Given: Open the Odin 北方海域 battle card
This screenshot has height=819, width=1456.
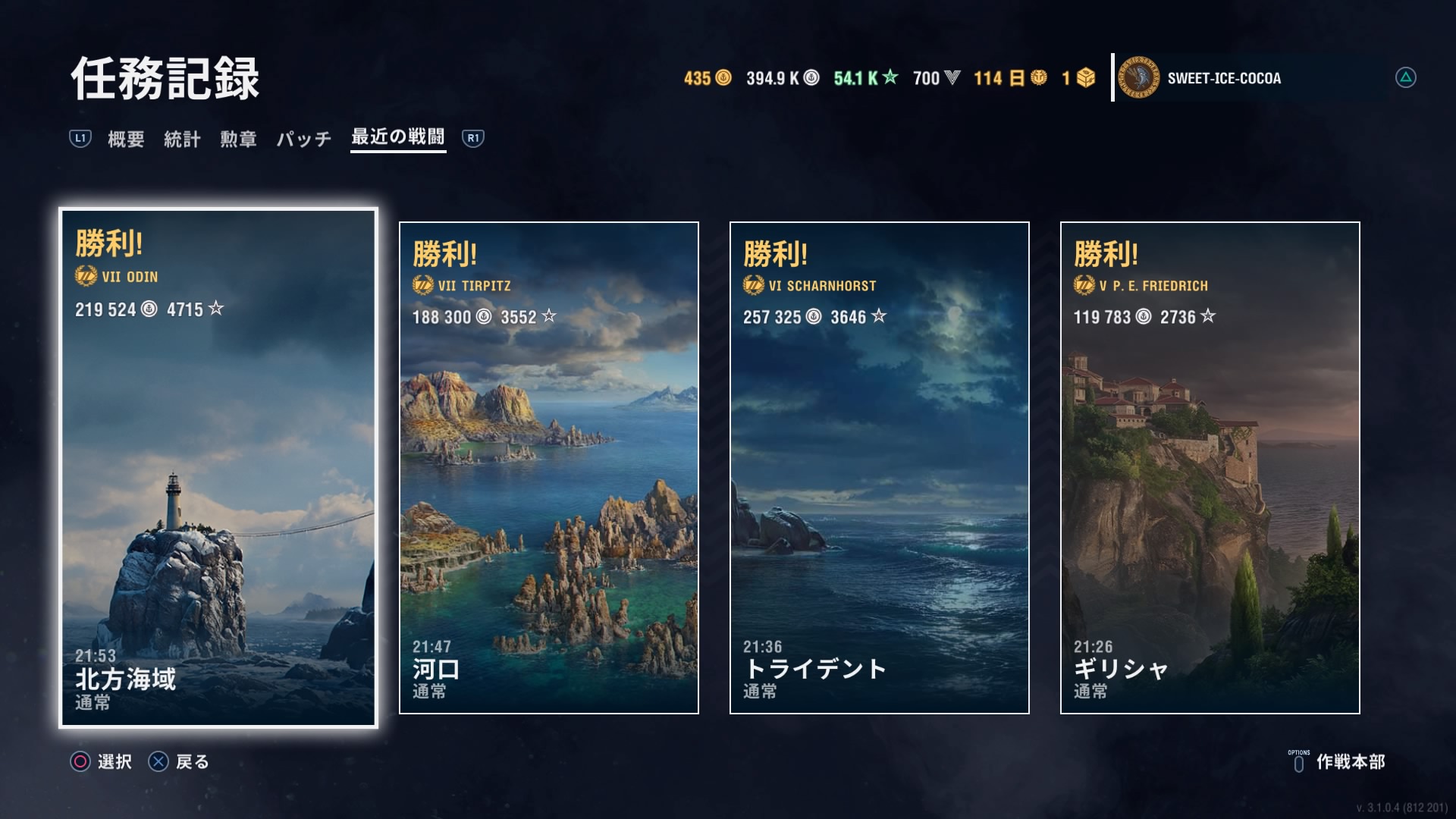Looking at the screenshot, I should (x=218, y=468).
